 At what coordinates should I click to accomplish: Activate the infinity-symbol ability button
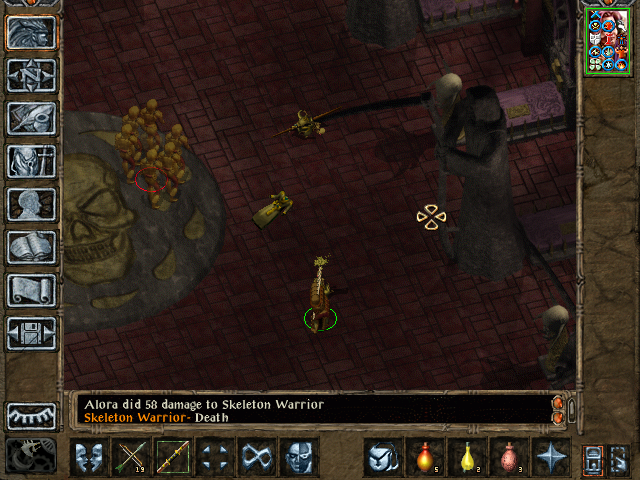pyautogui.click(x=258, y=458)
